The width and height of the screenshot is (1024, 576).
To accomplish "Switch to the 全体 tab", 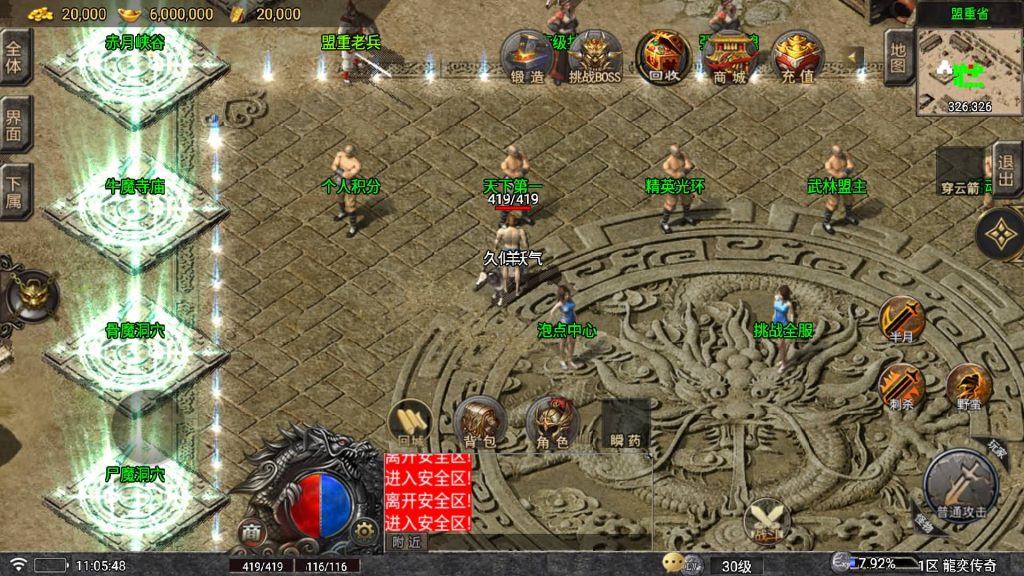I will [x=14, y=57].
